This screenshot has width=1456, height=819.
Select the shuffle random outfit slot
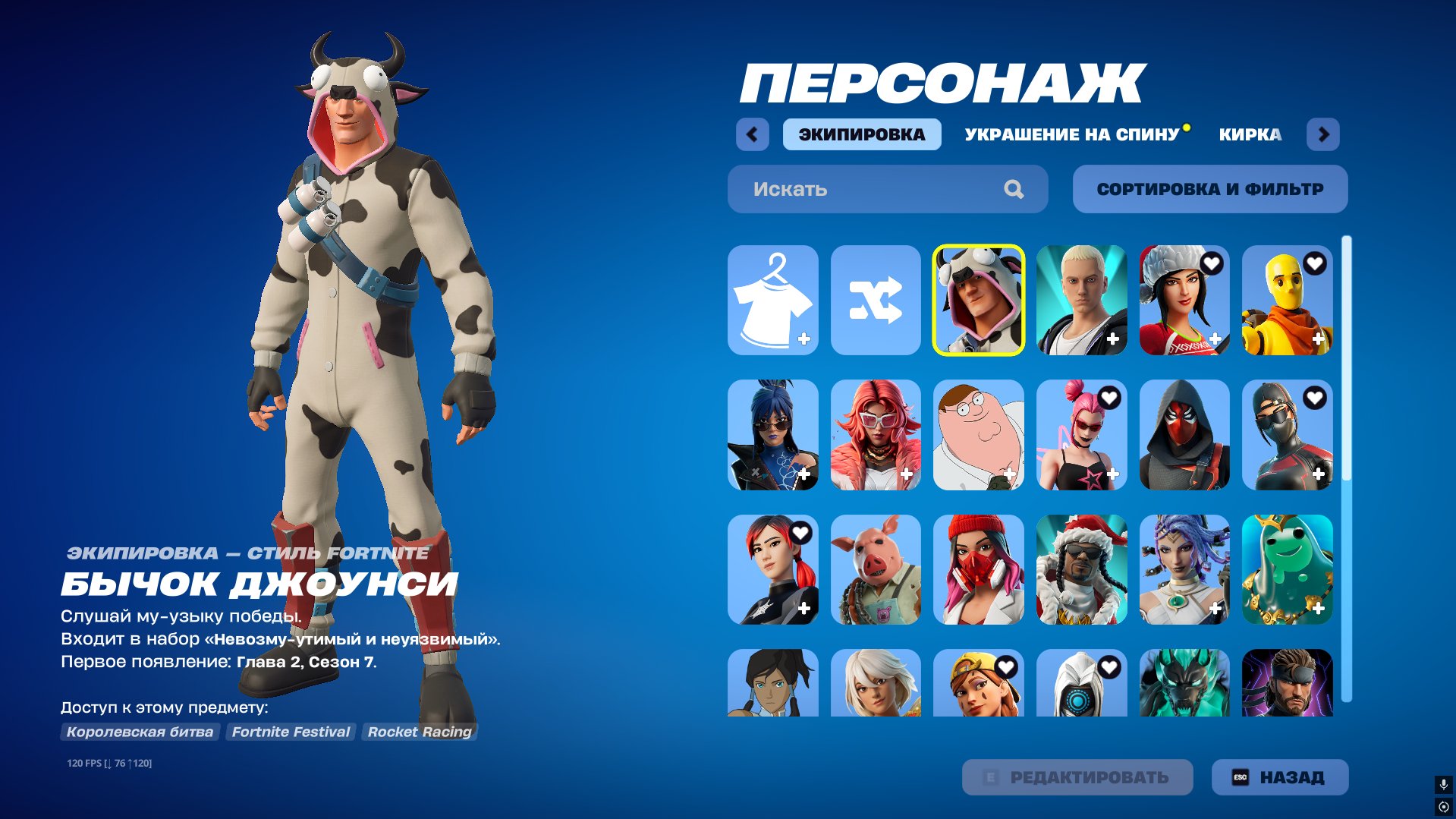click(x=876, y=301)
